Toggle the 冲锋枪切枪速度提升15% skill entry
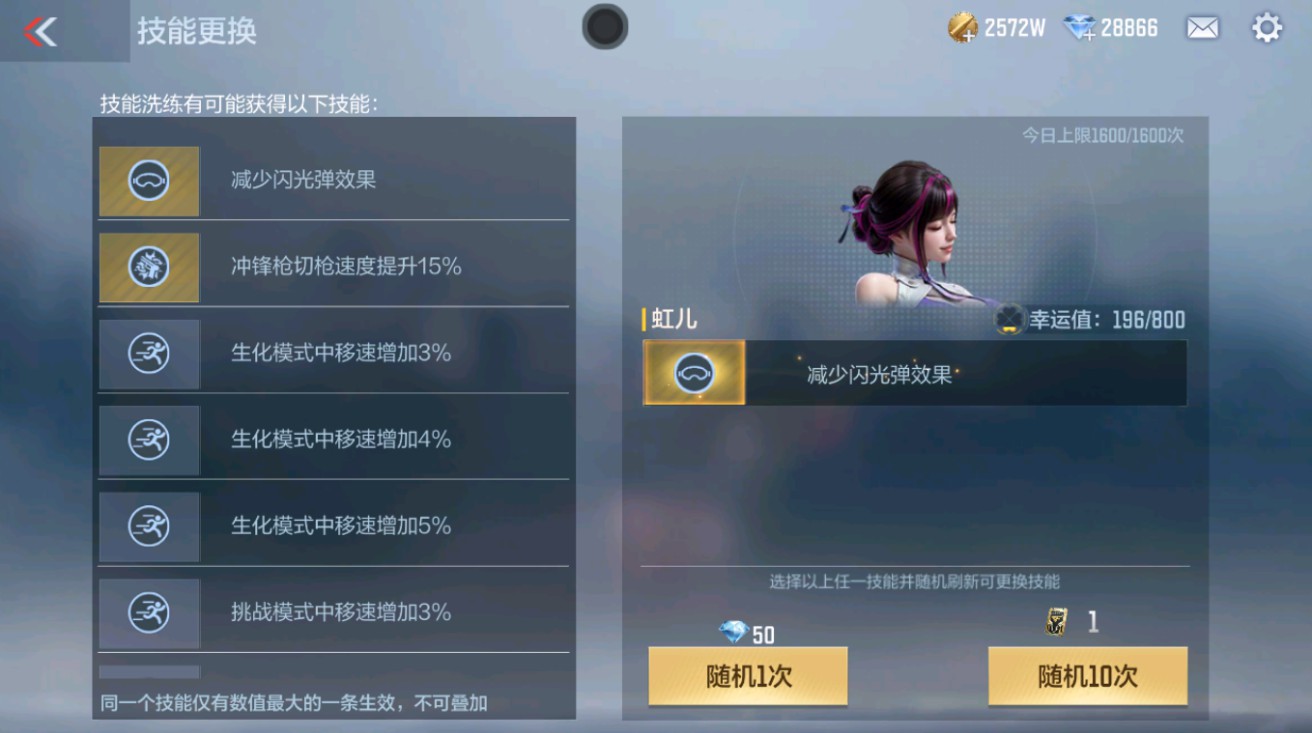Image resolution: width=1312 pixels, height=733 pixels. pyautogui.click(x=333, y=267)
